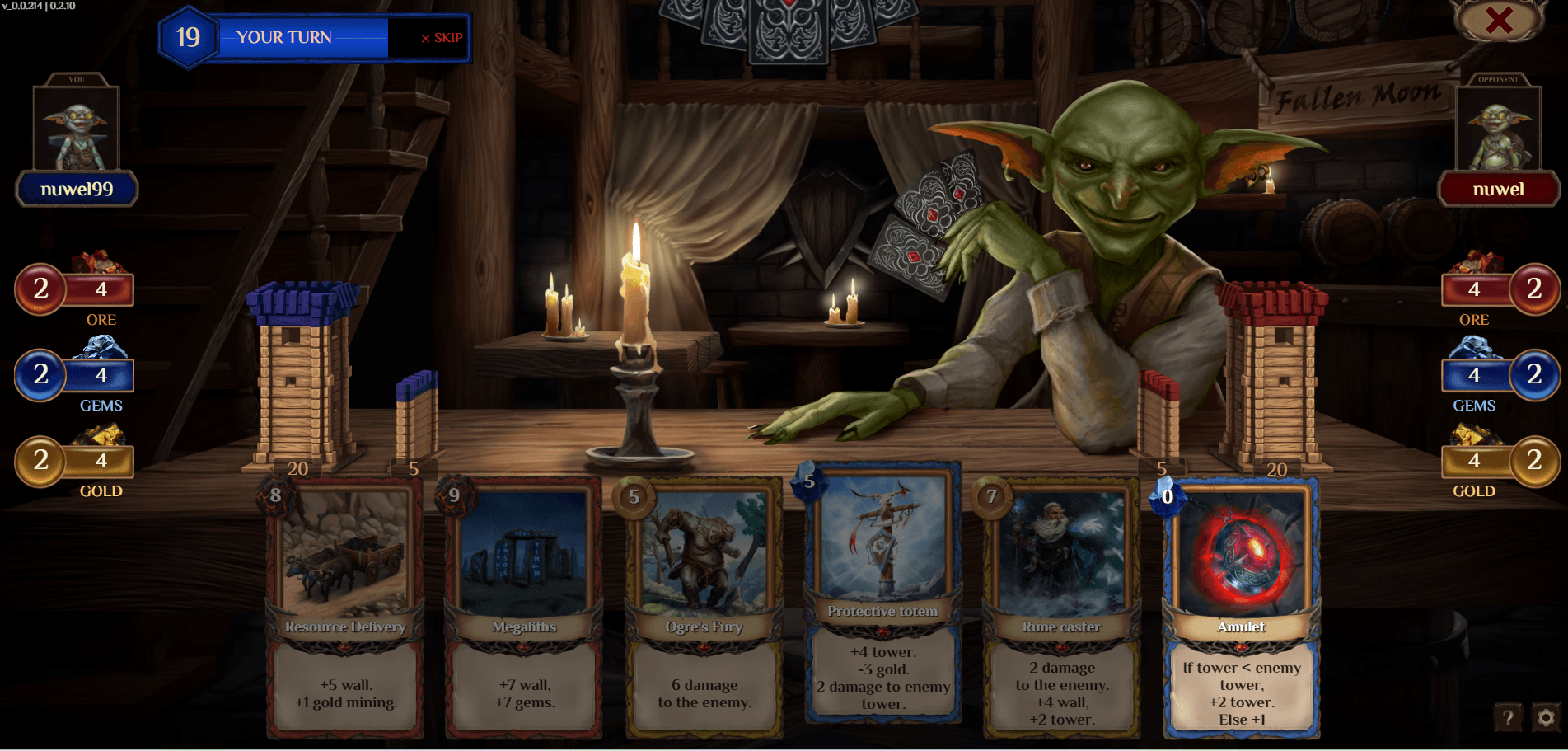This screenshot has height=751, width=1568.
Task: Click the opponent nuwel portrait
Action: (1498, 128)
